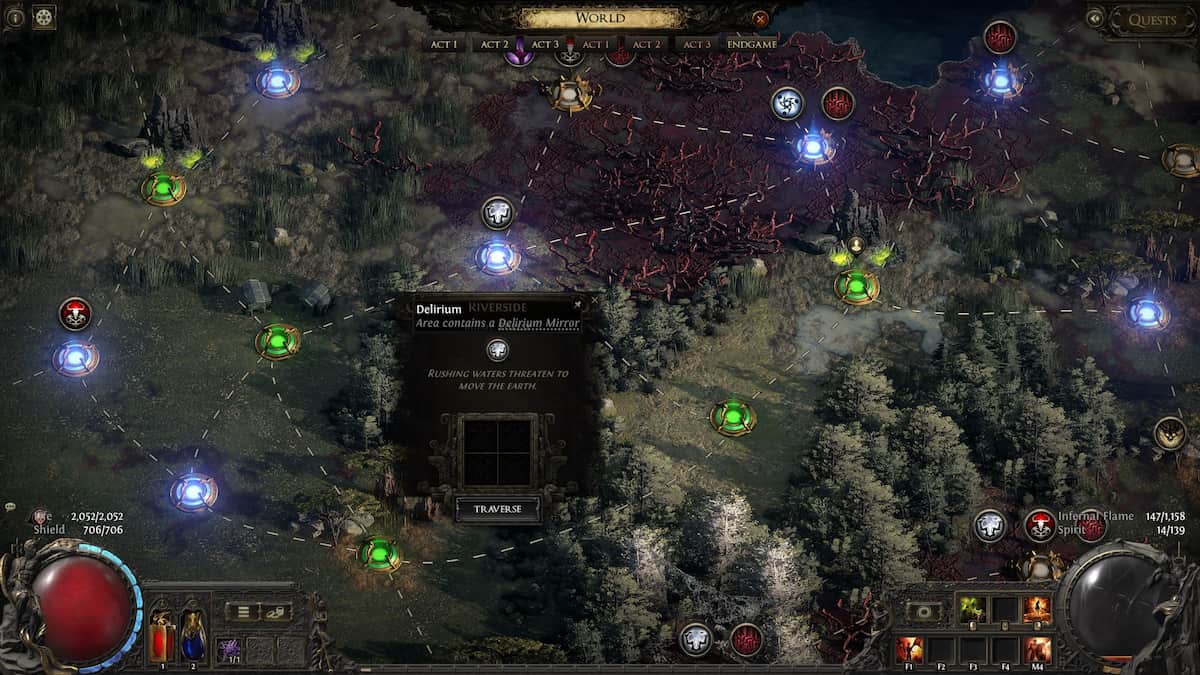The image size is (1200, 675).
Task: Click the Traverse button
Action: click(x=497, y=509)
